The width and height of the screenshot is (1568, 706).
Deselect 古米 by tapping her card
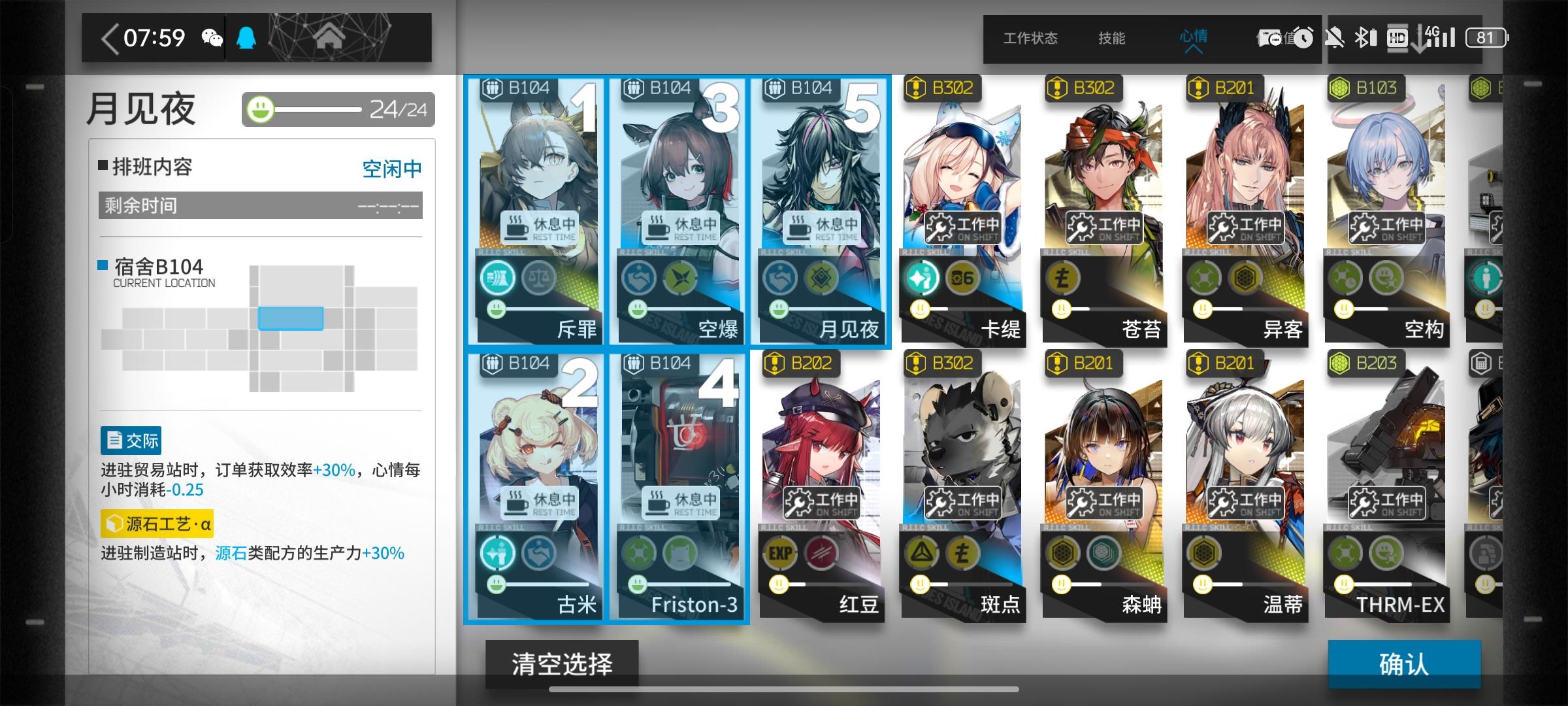[x=536, y=484]
